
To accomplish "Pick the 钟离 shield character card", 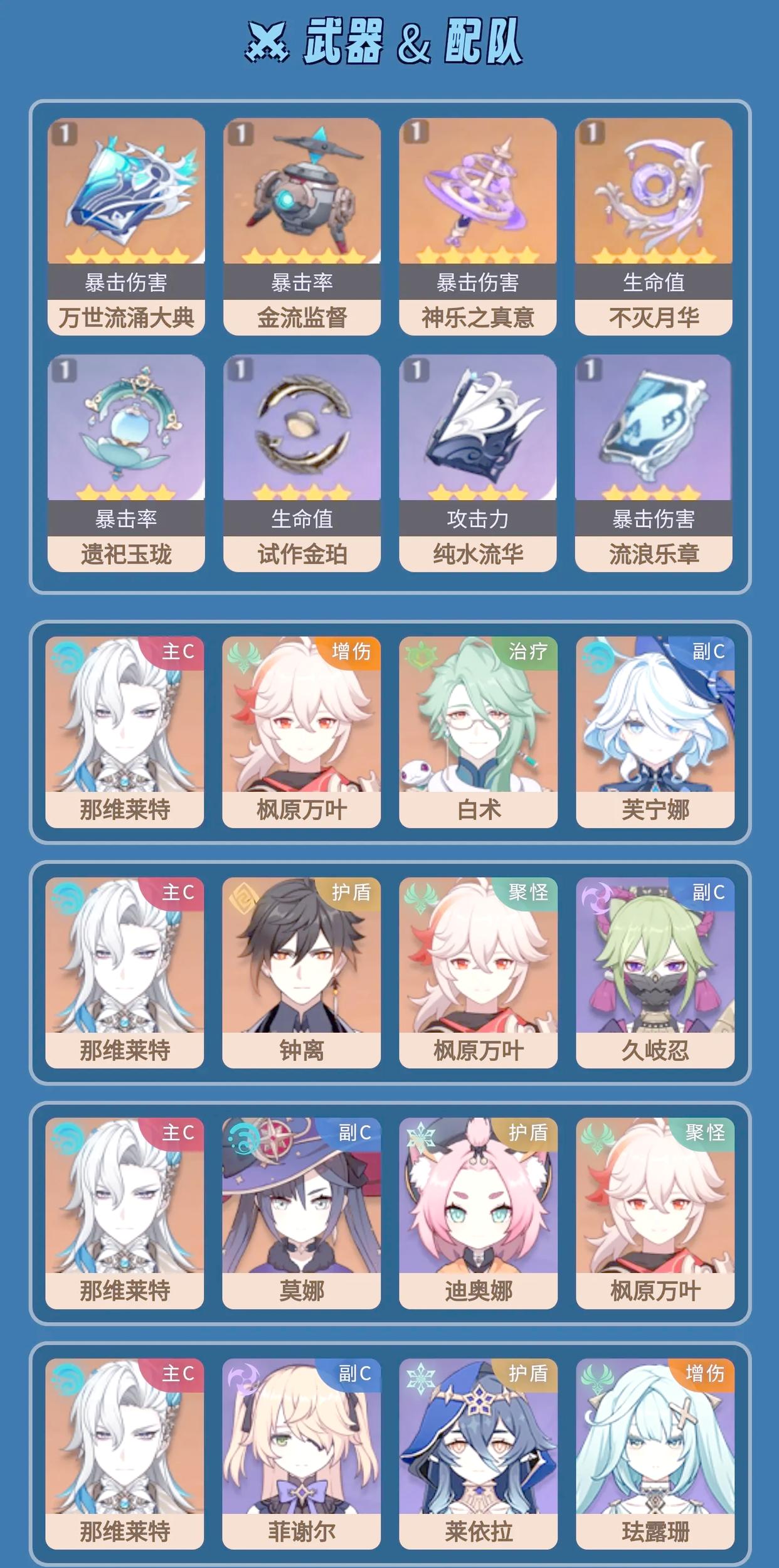I will (x=301, y=972).
